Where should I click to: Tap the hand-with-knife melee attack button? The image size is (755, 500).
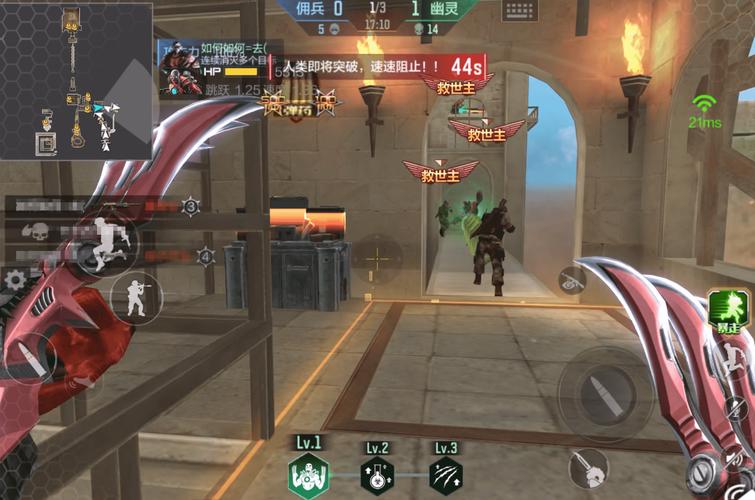pos(589,467)
